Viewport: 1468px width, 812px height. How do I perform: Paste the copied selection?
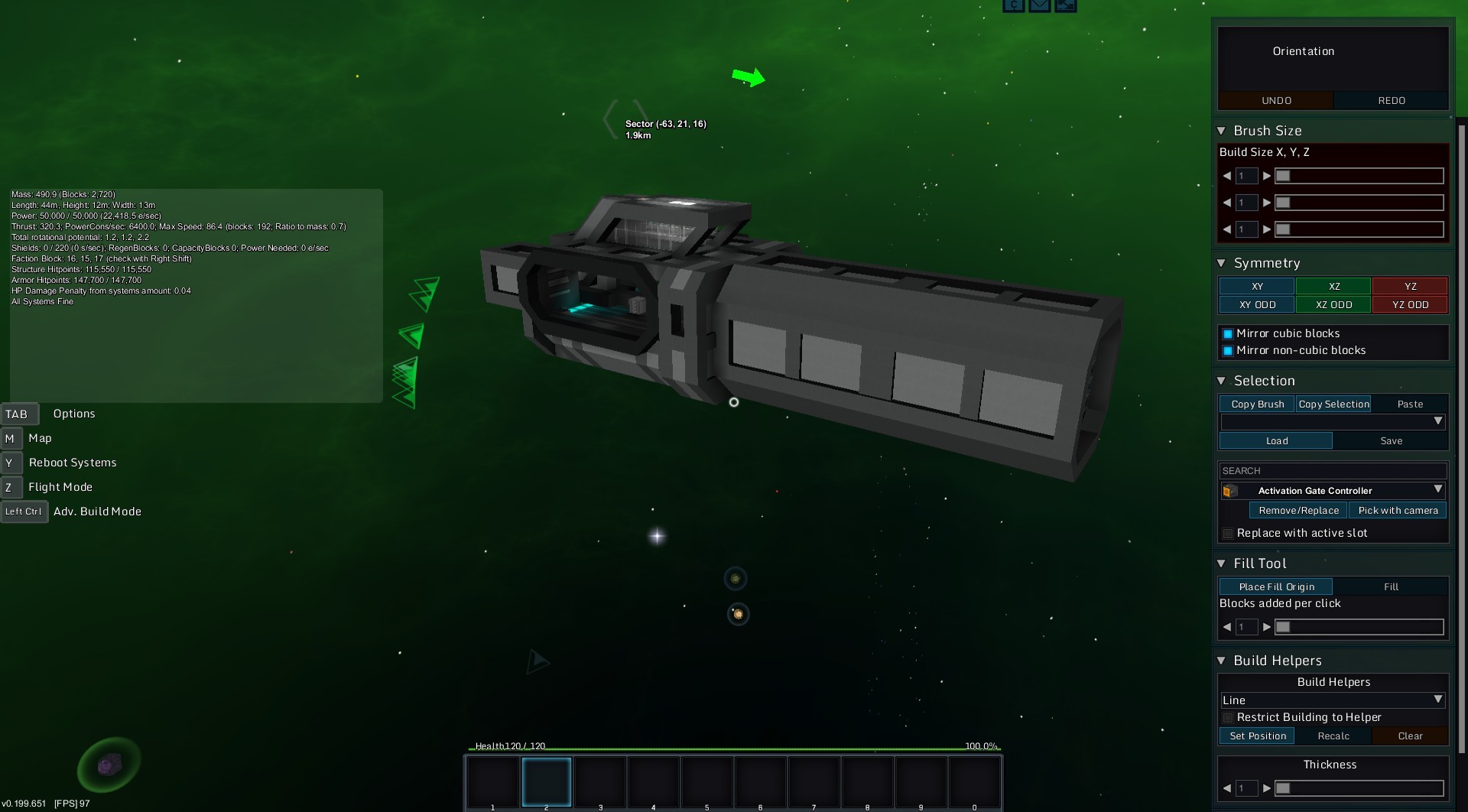tap(1410, 404)
